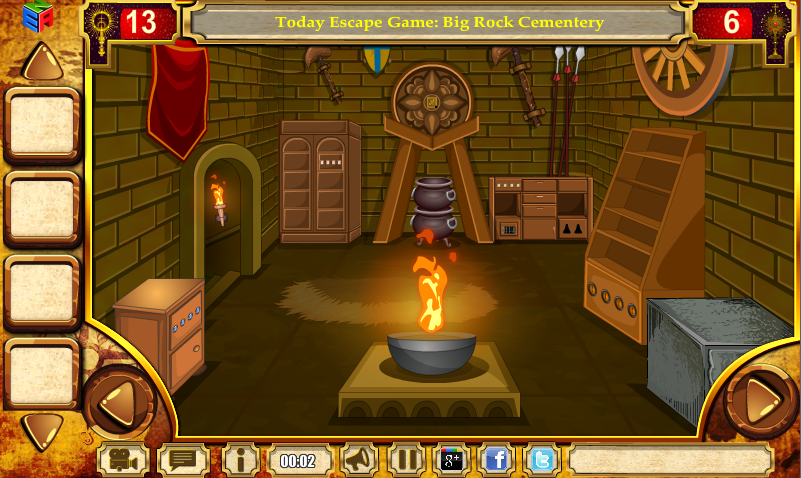Toggle sound with the megaphone button
The width and height of the screenshot is (801, 478).
[359, 460]
